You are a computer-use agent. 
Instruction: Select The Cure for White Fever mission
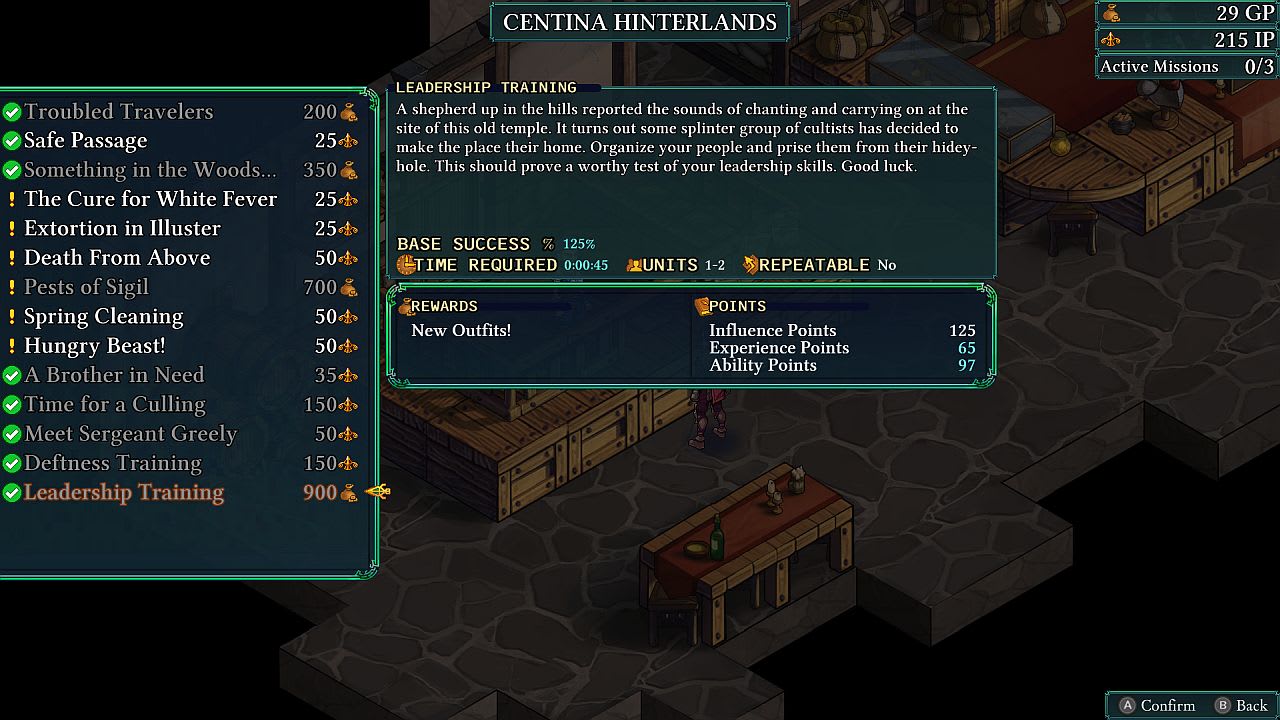click(150, 199)
